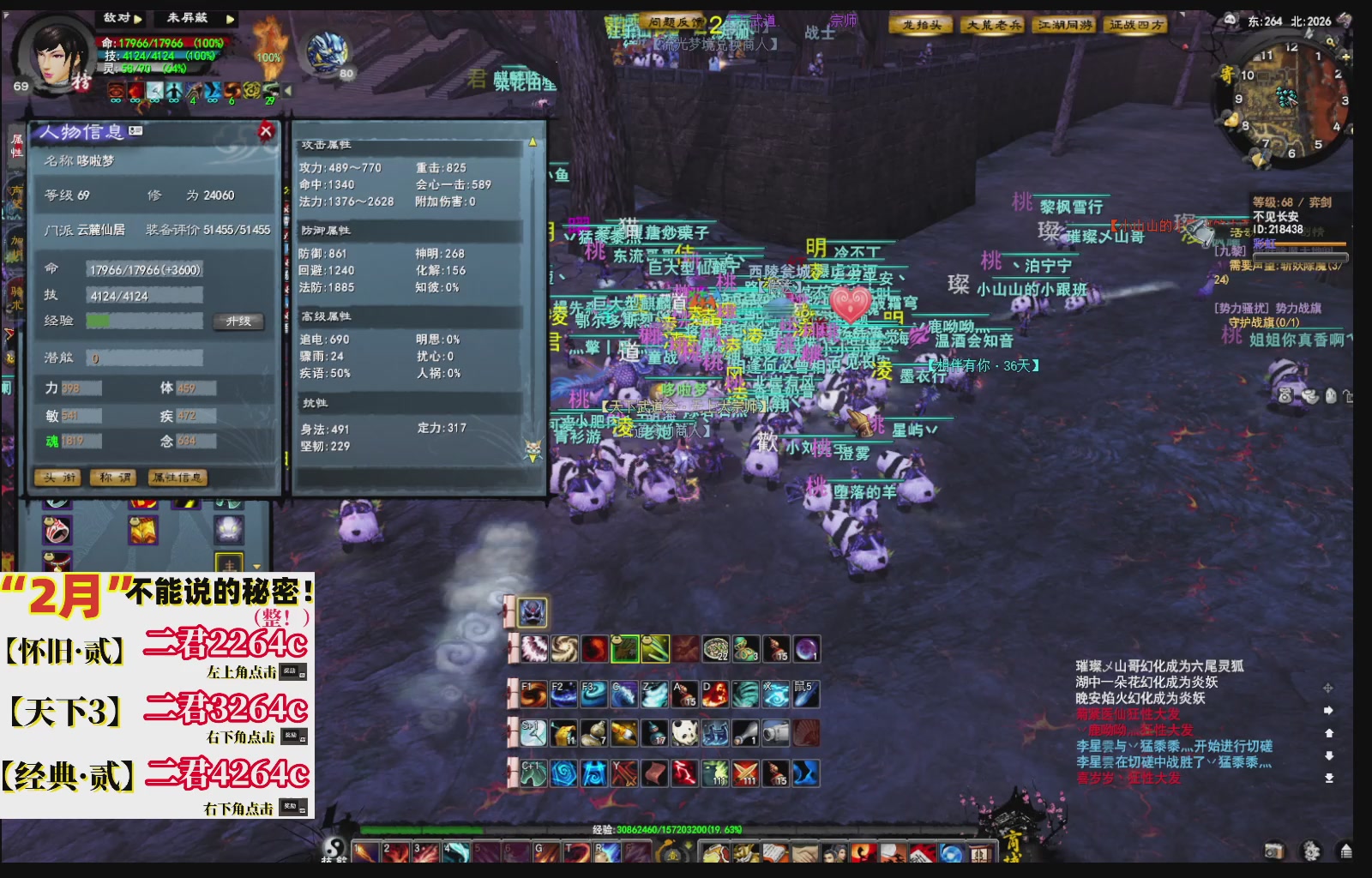
Task: Select the magnifier search icon under the minimap
Action: pyautogui.click(x=1331, y=42)
